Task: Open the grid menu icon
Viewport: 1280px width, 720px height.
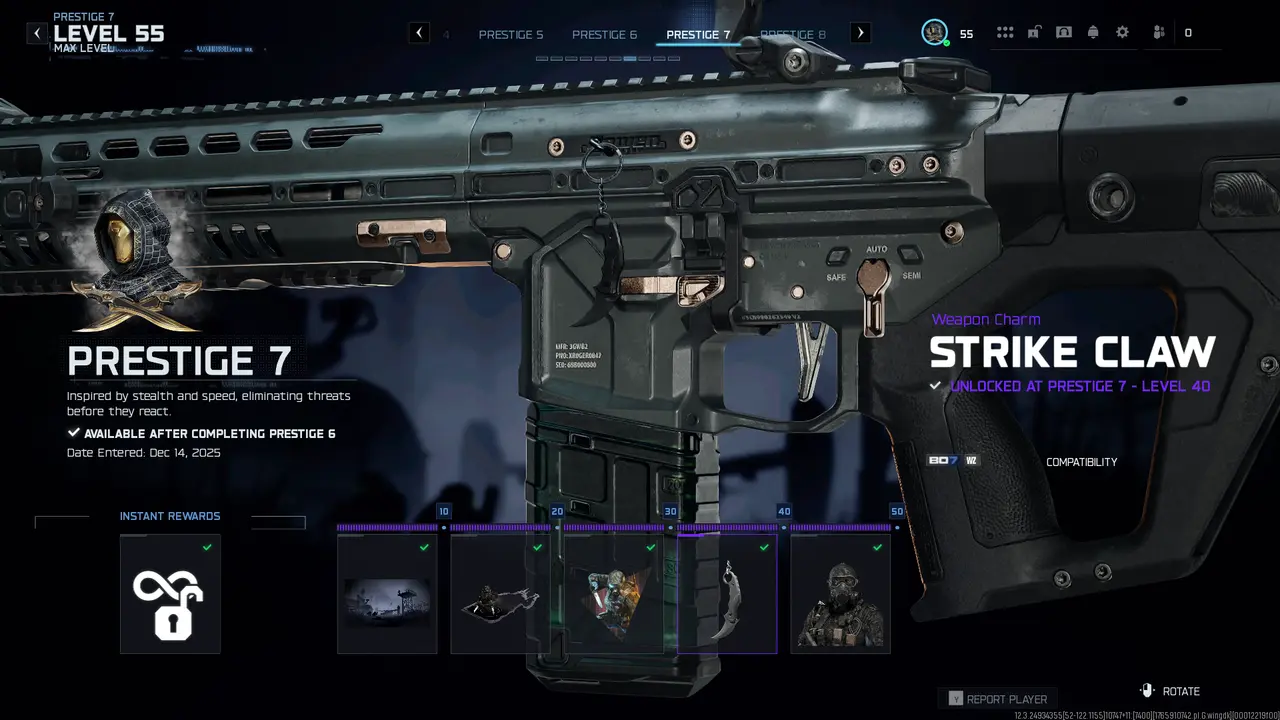Action: point(1005,33)
